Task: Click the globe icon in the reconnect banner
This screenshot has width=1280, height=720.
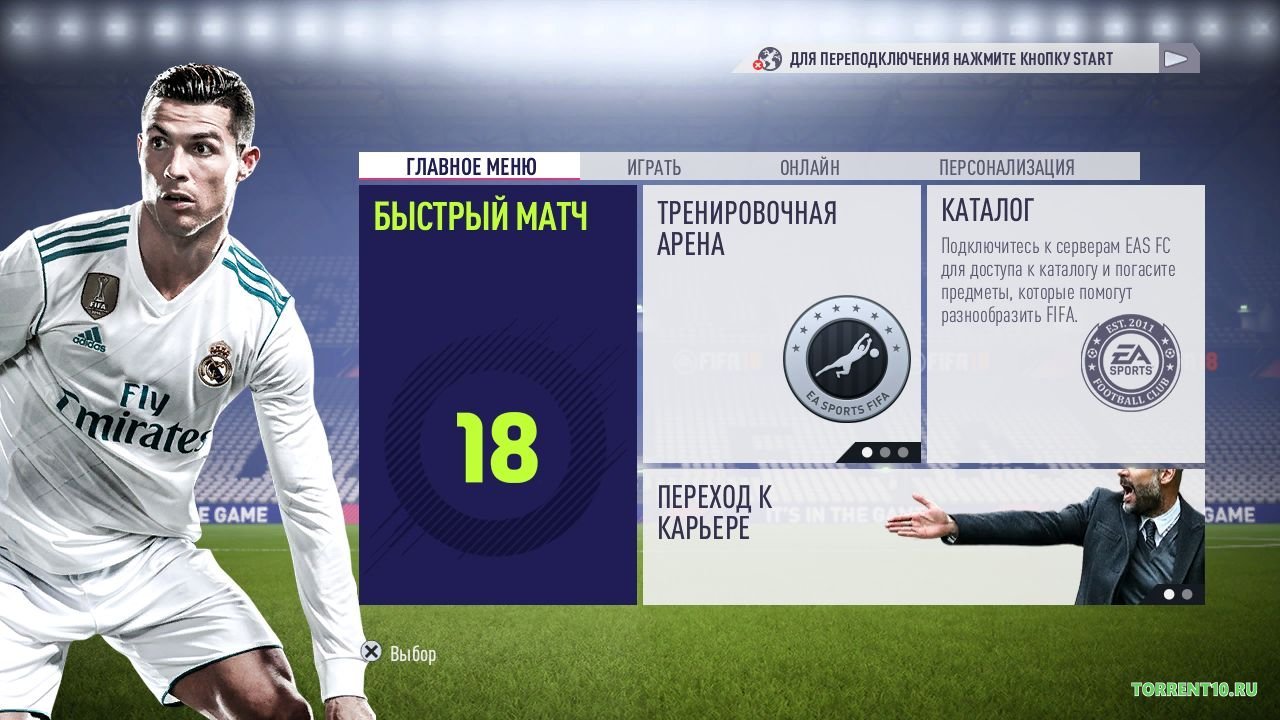Action: tap(769, 59)
